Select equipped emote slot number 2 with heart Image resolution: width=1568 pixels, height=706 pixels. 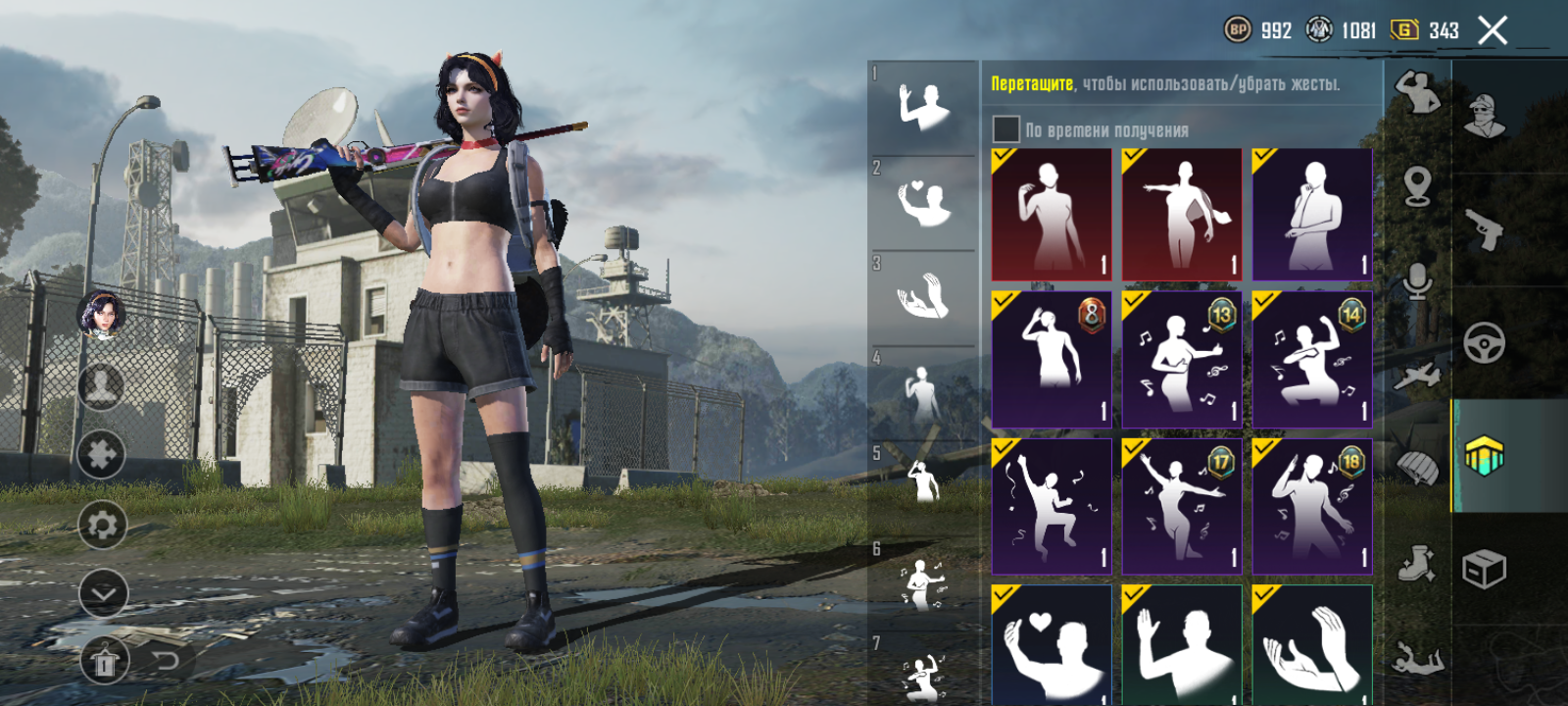click(x=922, y=202)
